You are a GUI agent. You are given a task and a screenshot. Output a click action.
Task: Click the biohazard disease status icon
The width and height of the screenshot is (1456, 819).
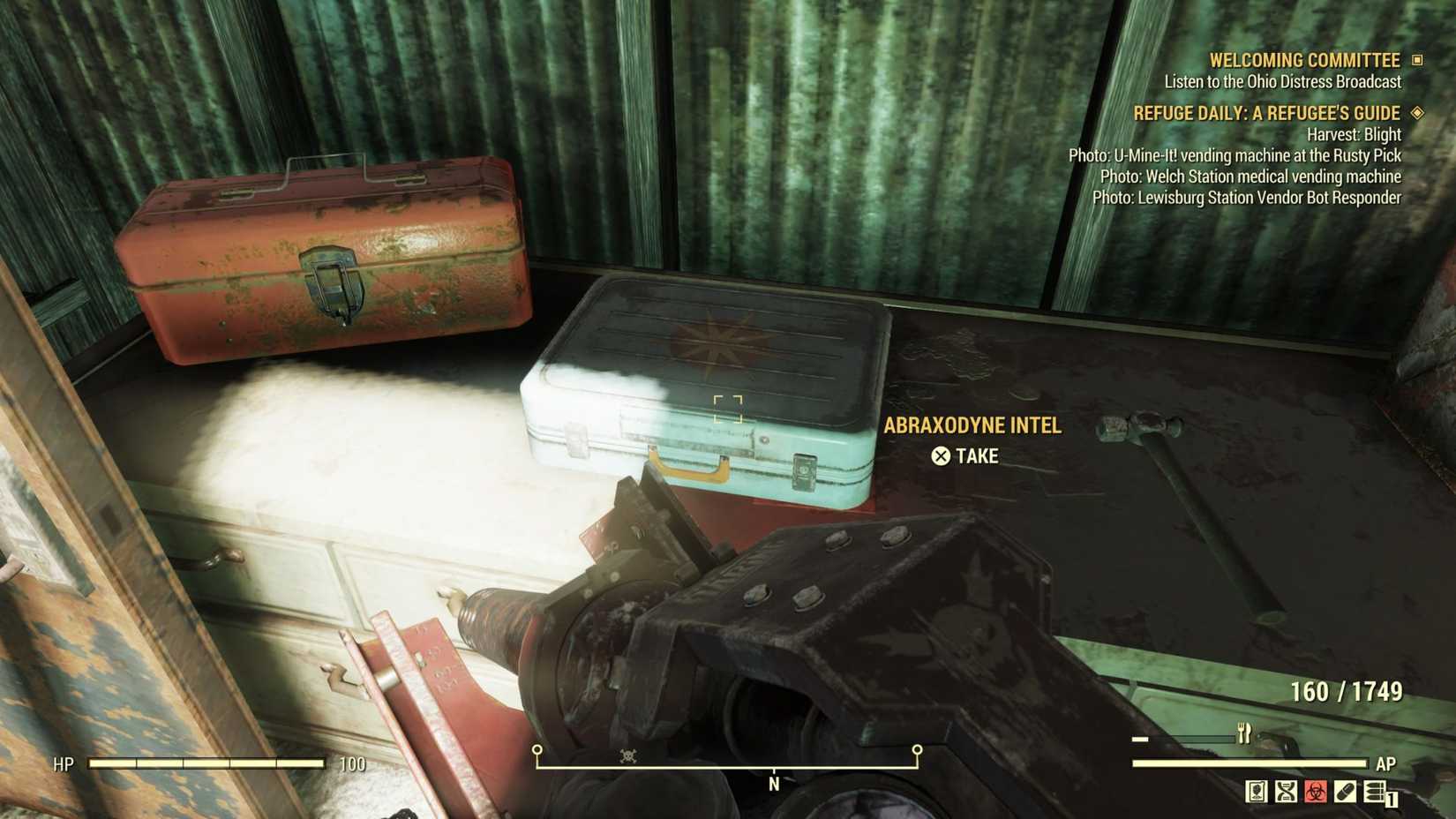point(1316,792)
